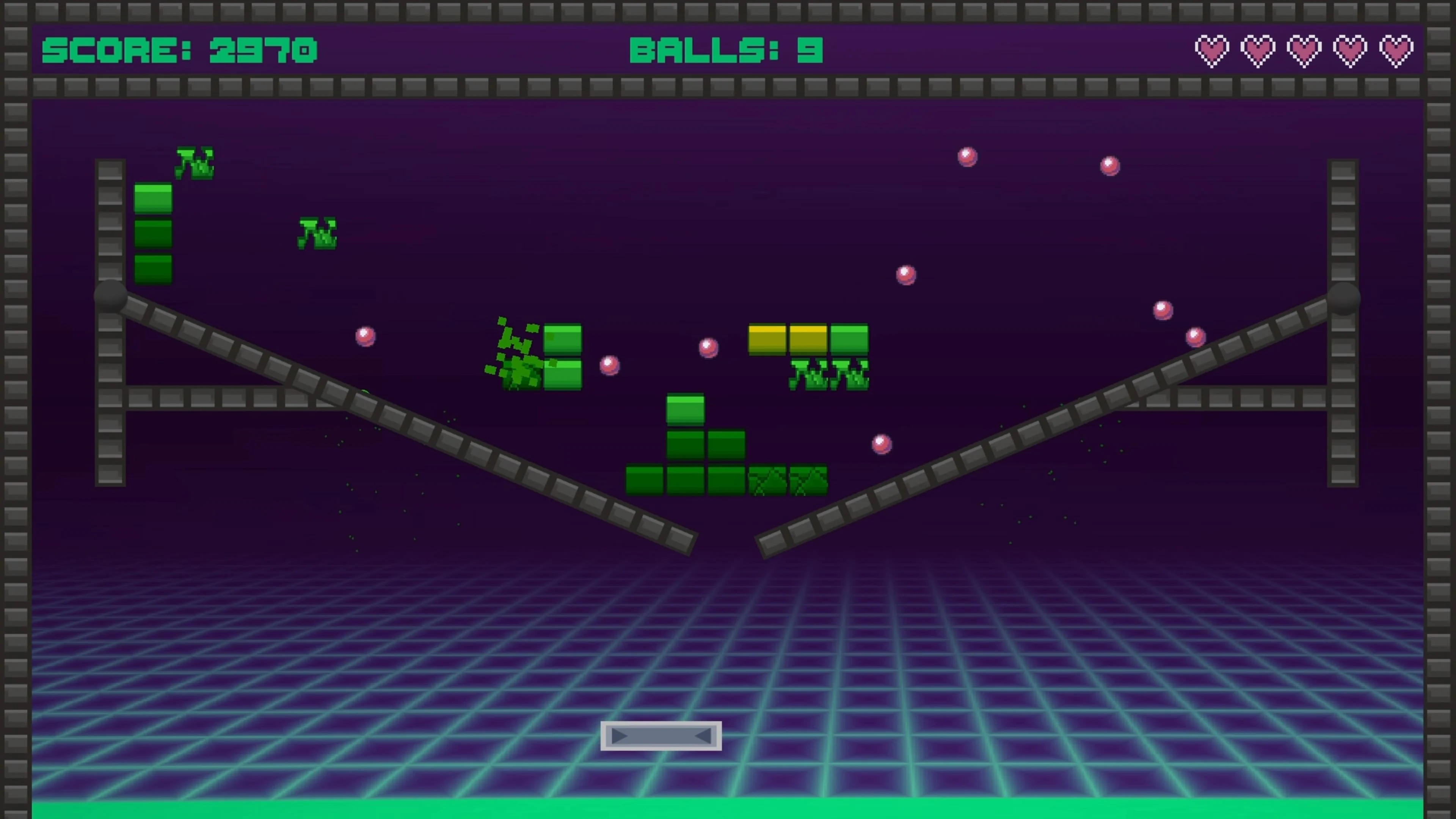The image size is (1456, 819).
Task: Click the leftmost pink heart icon
Action: click(1212, 51)
